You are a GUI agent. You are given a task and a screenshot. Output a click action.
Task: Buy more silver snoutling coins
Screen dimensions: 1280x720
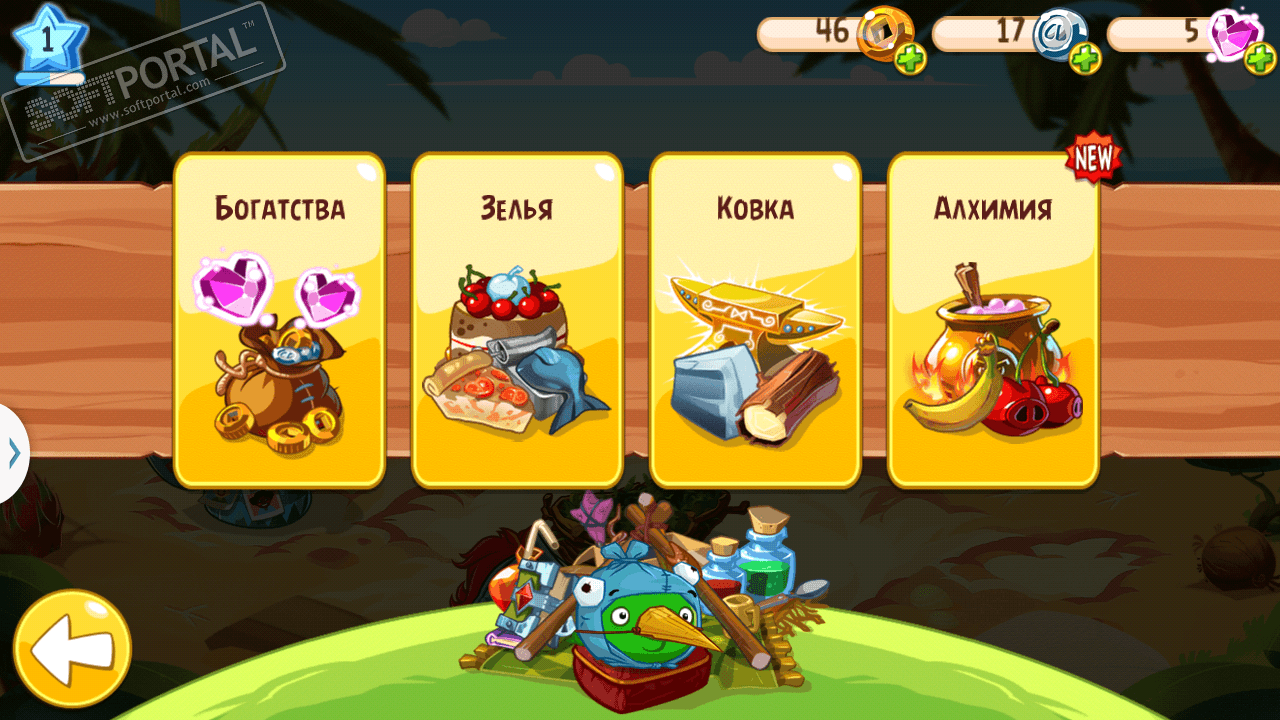1085,59
